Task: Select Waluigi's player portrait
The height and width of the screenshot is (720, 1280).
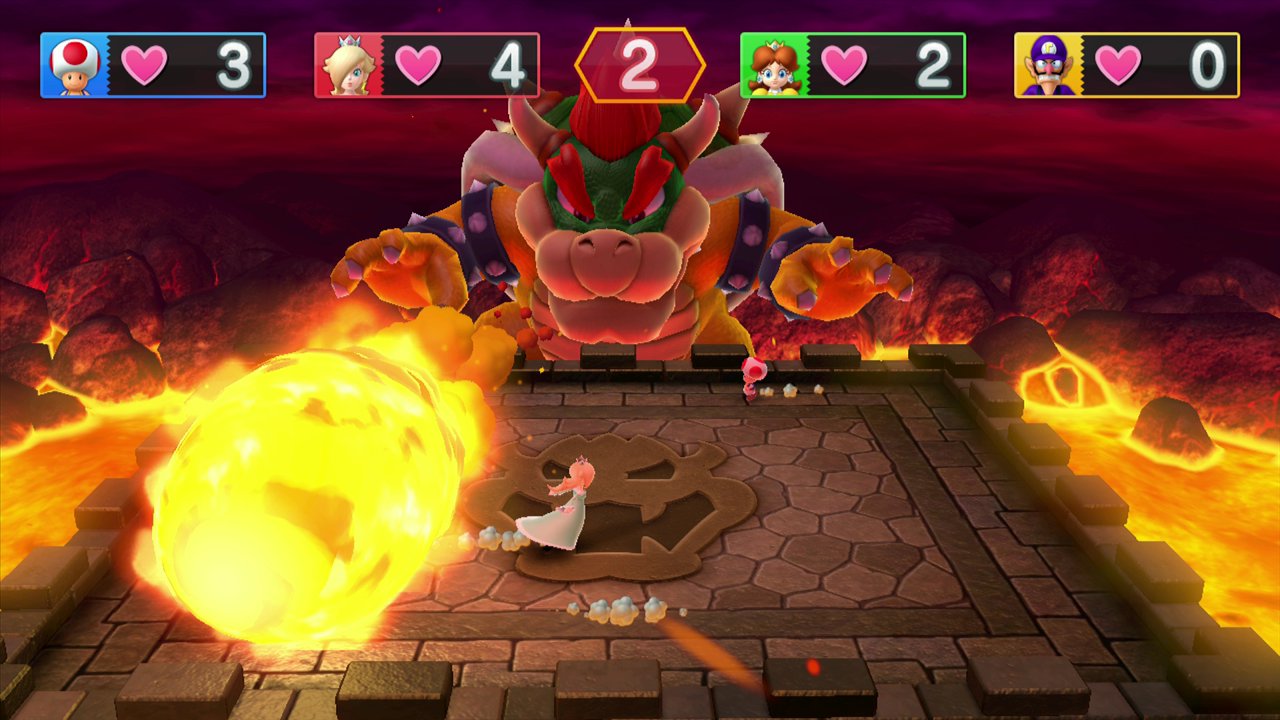Action: (x=1048, y=66)
